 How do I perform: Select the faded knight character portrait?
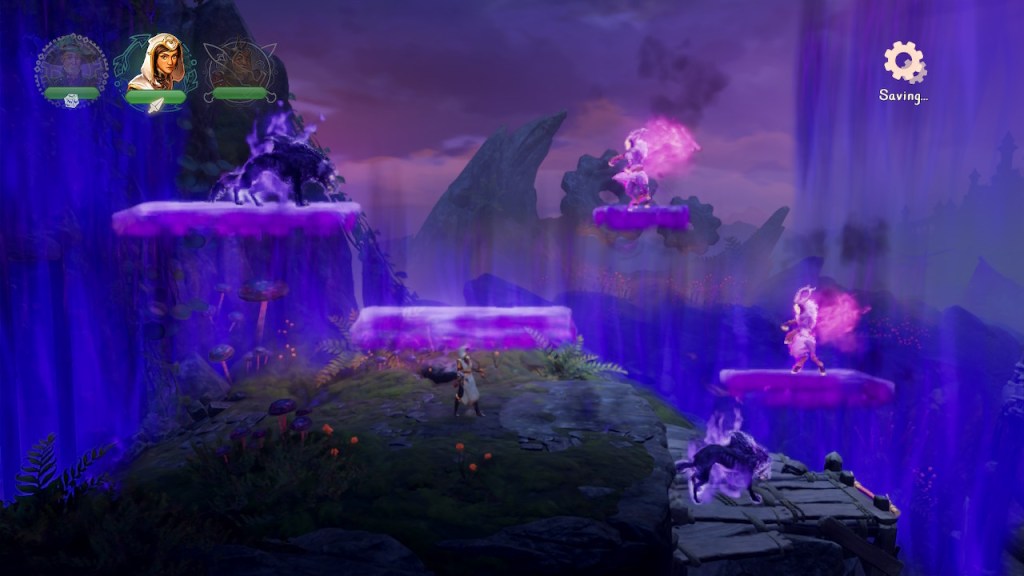[239, 65]
